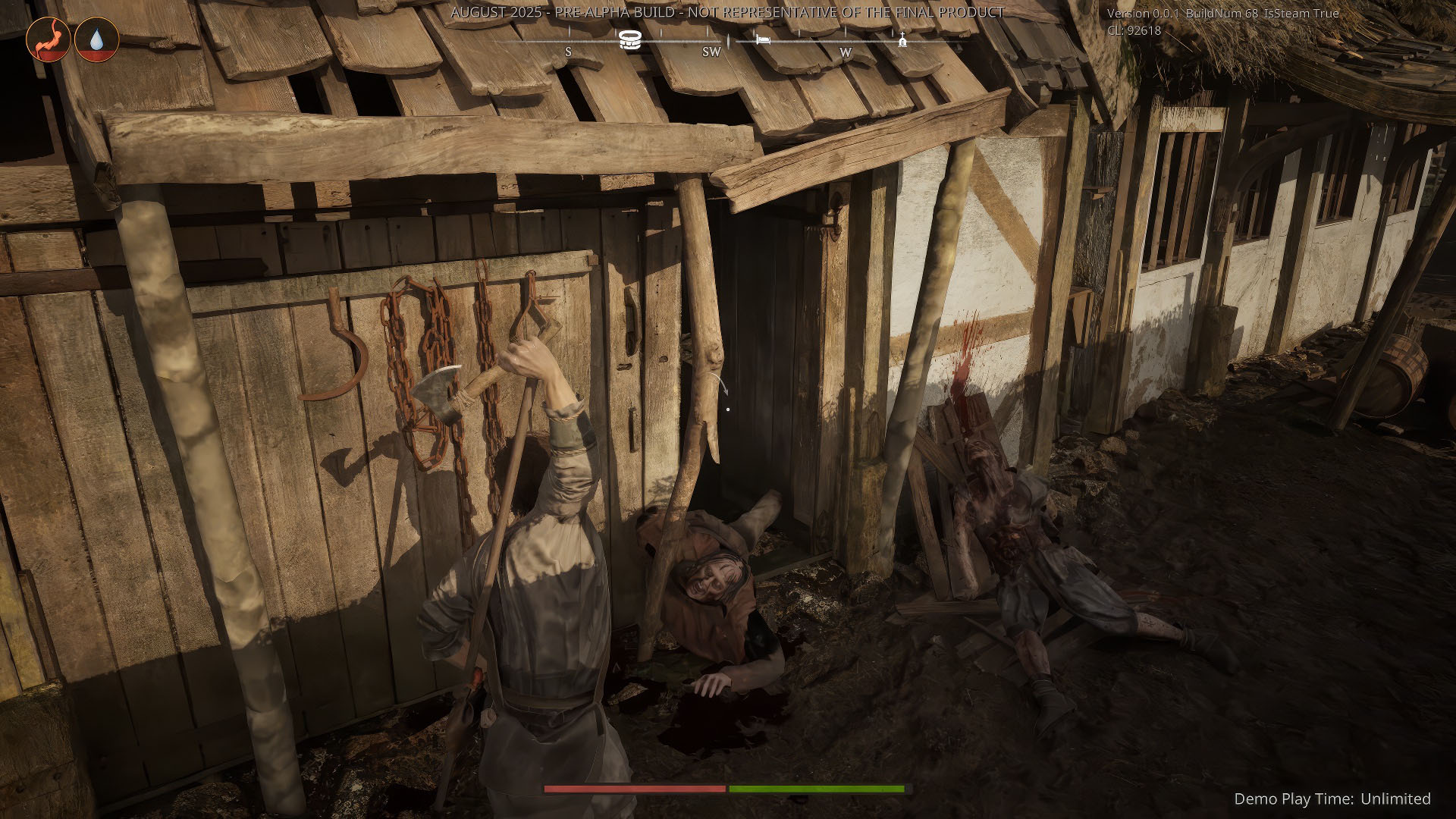This screenshot has height=819, width=1456.
Task: Expand the W direction label on compass
Action: click(846, 53)
